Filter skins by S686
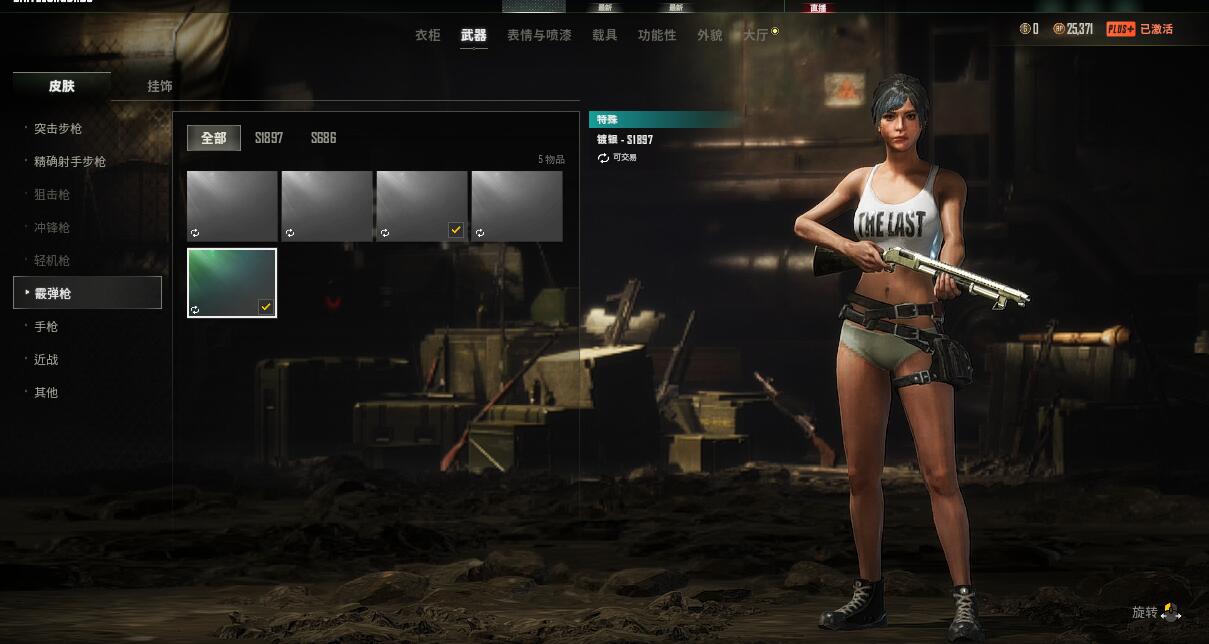This screenshot has height=644, width=1209. click(323, 138)
